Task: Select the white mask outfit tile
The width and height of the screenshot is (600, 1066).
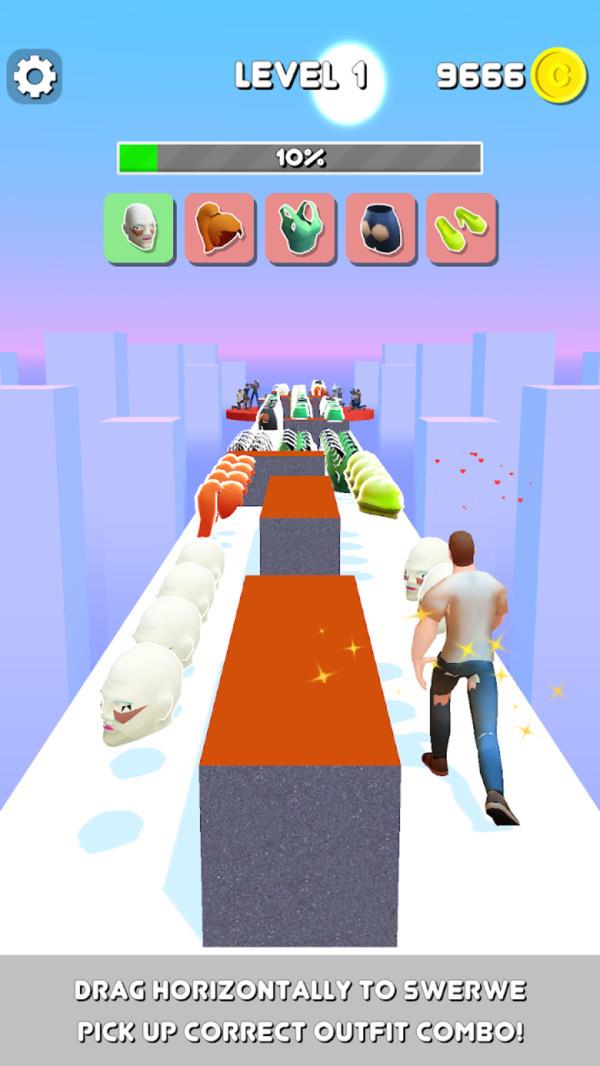Action: point(139,228)
